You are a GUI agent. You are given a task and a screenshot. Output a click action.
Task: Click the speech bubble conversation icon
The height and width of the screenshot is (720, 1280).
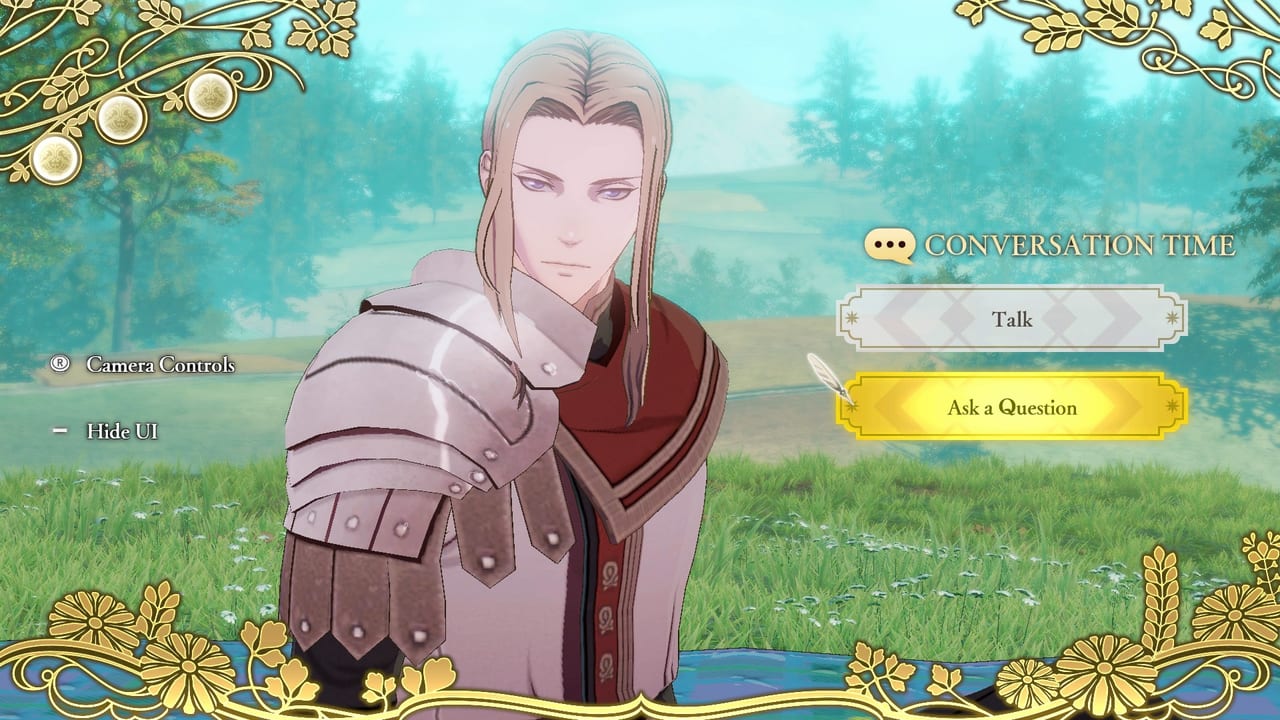point(890,243)
